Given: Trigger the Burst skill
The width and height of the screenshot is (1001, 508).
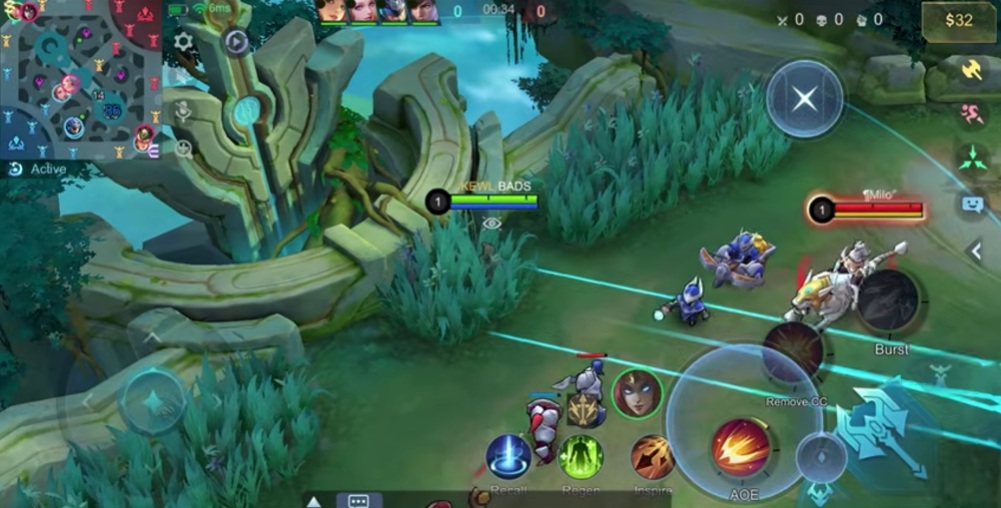Looking at the screenshot, I should tap(888, 302).
